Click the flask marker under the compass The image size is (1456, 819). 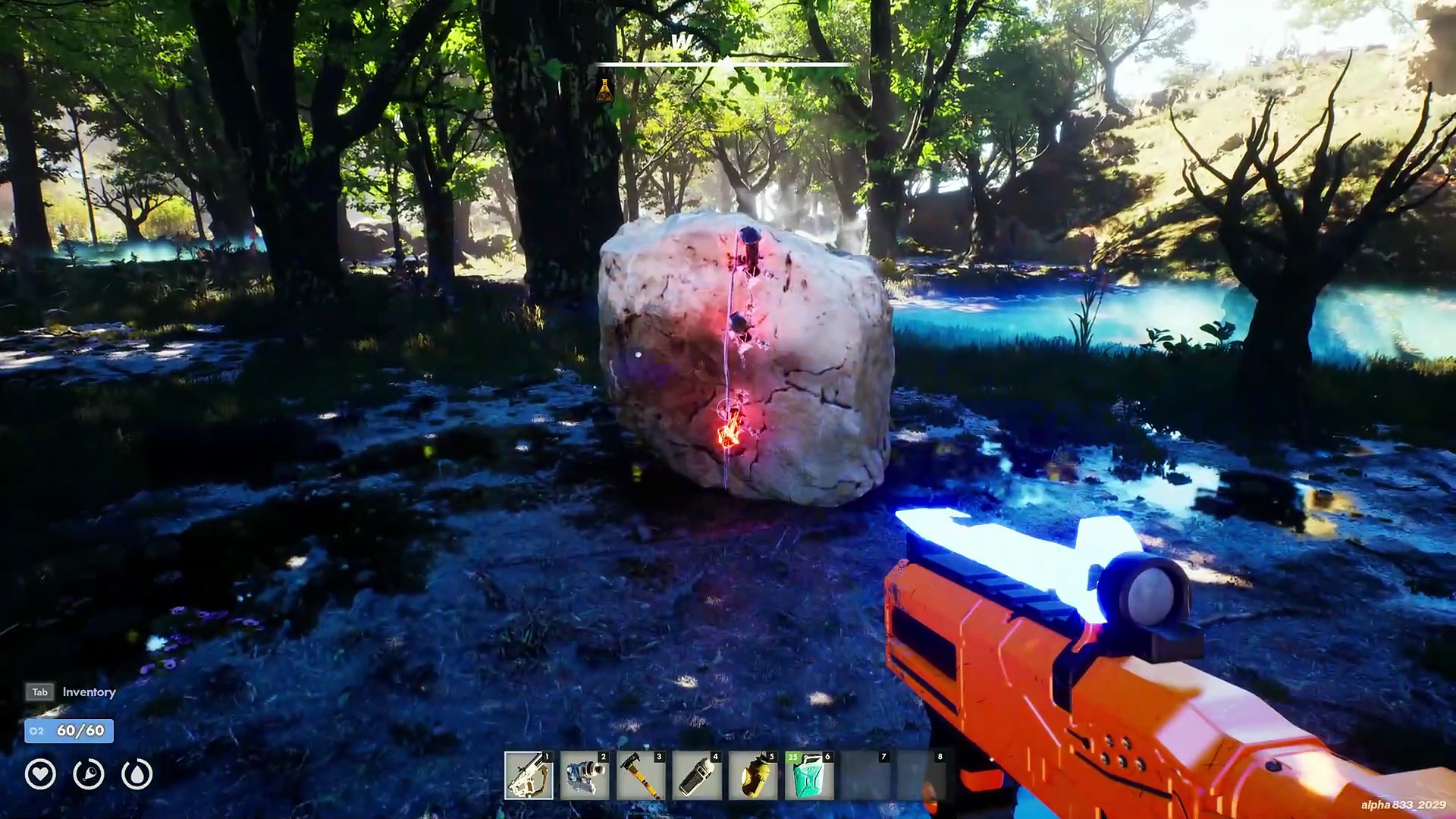click(x=604, y=91)
